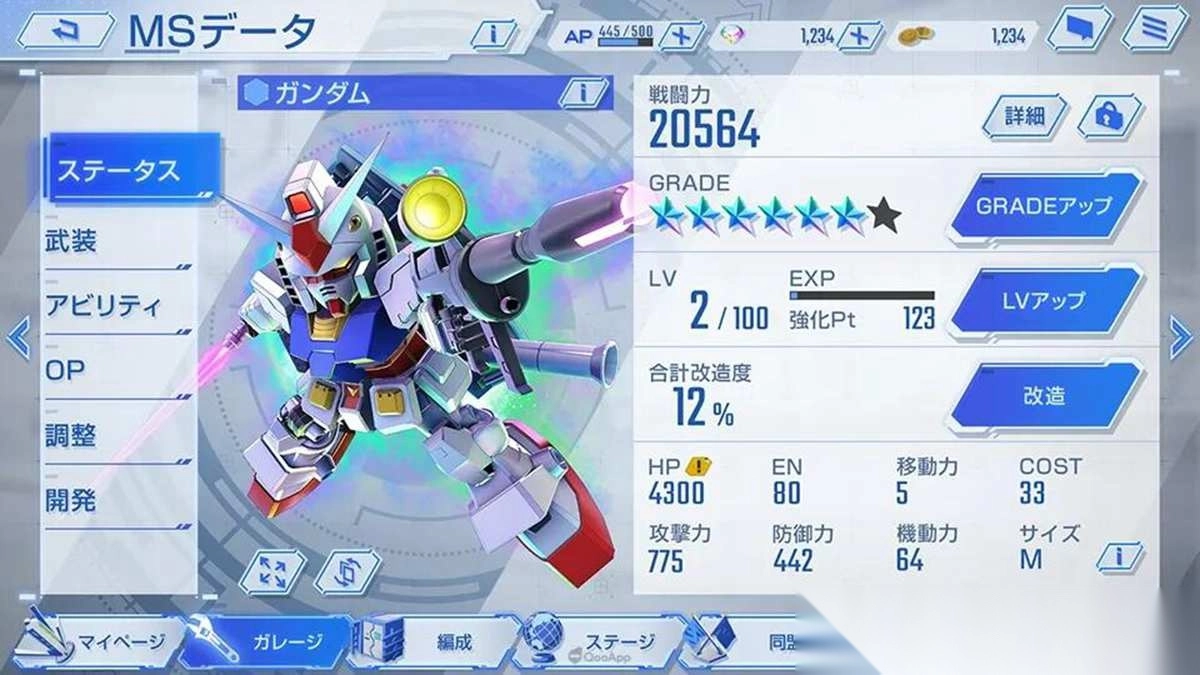Click the GRADEアップ button

point(1044,207)
